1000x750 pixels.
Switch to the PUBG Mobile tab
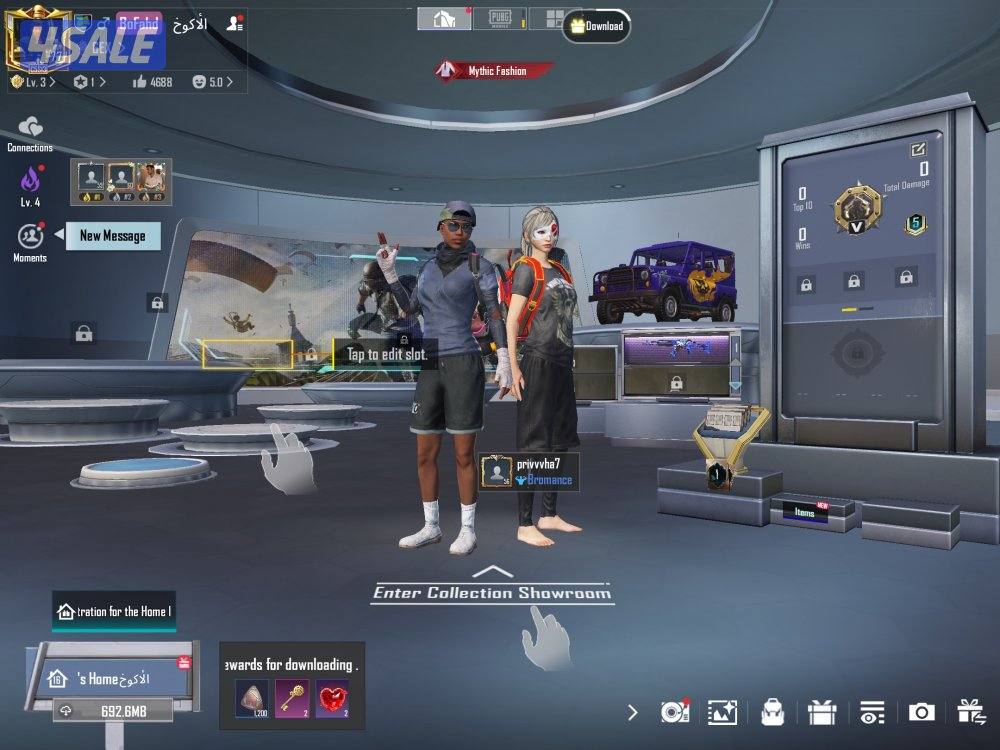(x=499, y=19)
